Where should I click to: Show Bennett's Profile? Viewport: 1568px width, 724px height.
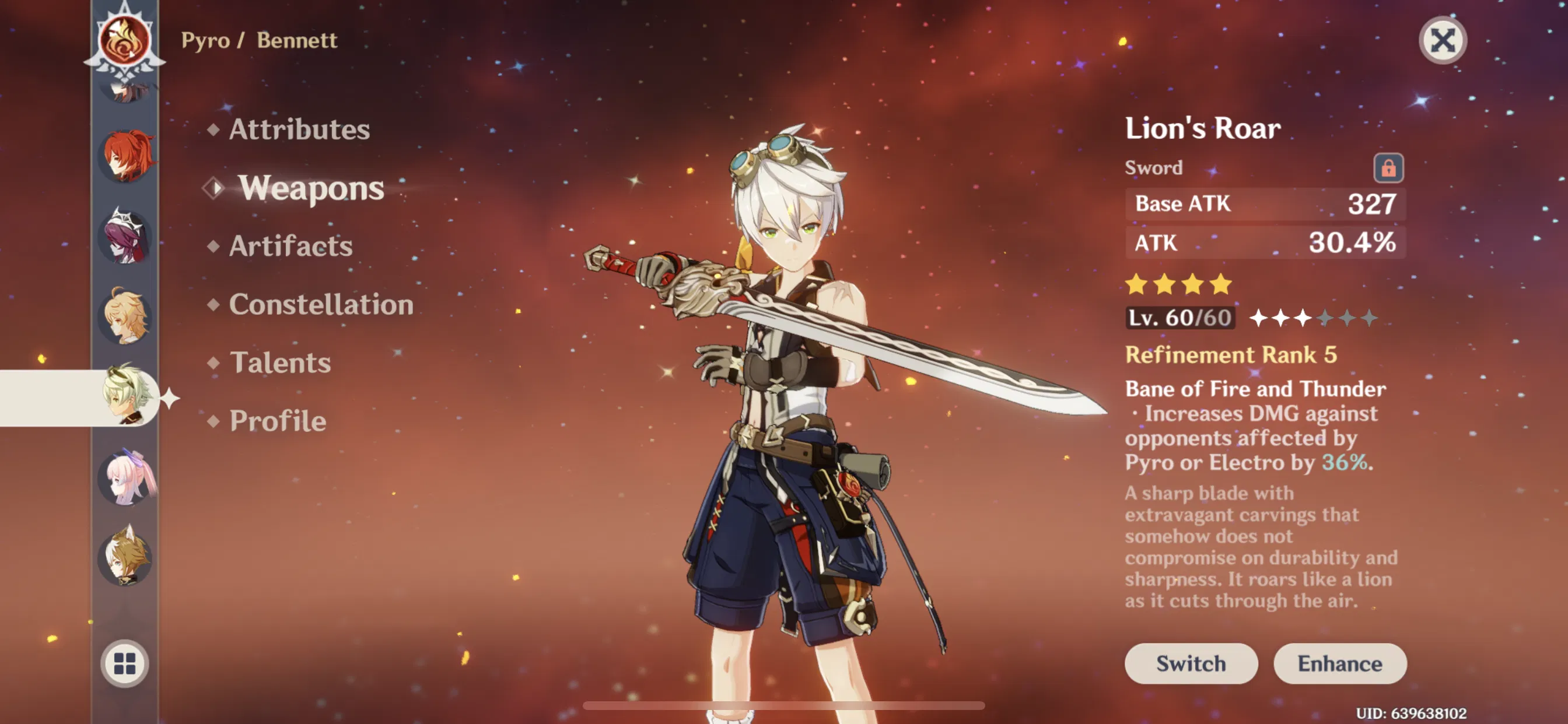click(278, 421)
